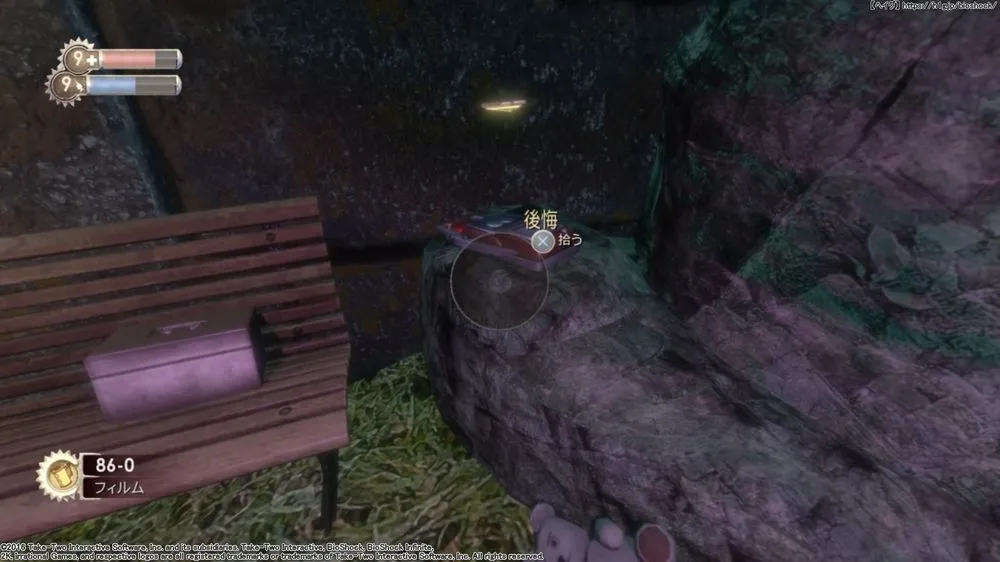Click the film canister gear icon
Screen dimensions: 1000x562
tap(57, 474)
